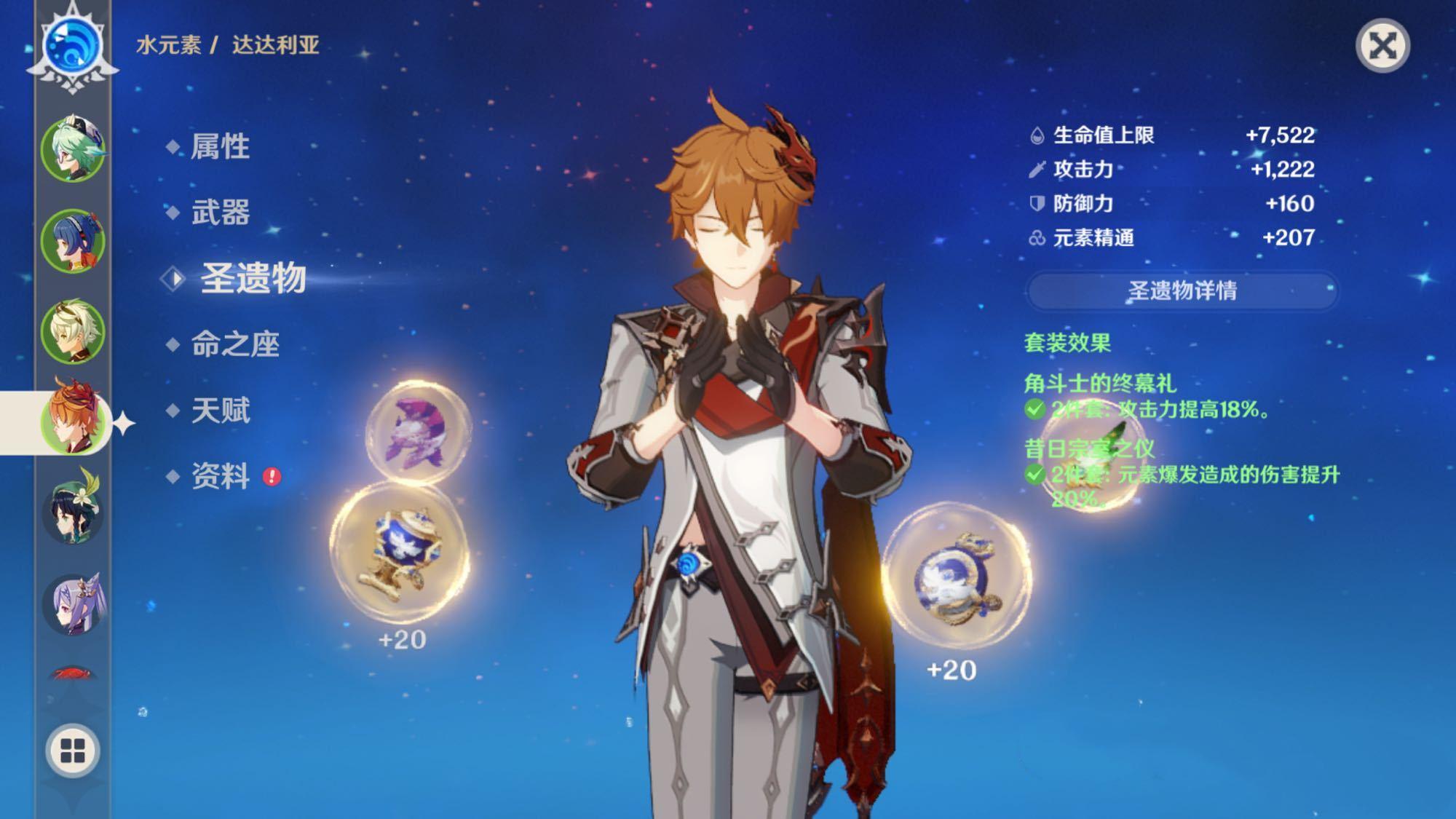Viewport: 1456px width, 819px height.
Task: Click the 圣遗物详情 artifact details button
Action: tap(1182, 290)
